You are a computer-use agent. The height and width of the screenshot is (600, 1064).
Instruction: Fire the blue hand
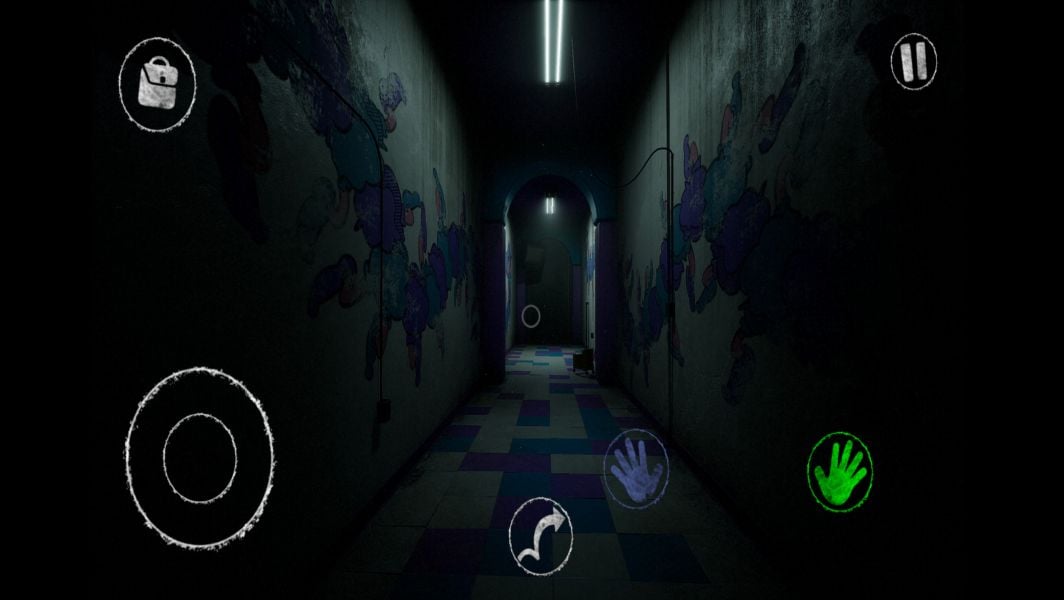635,467
